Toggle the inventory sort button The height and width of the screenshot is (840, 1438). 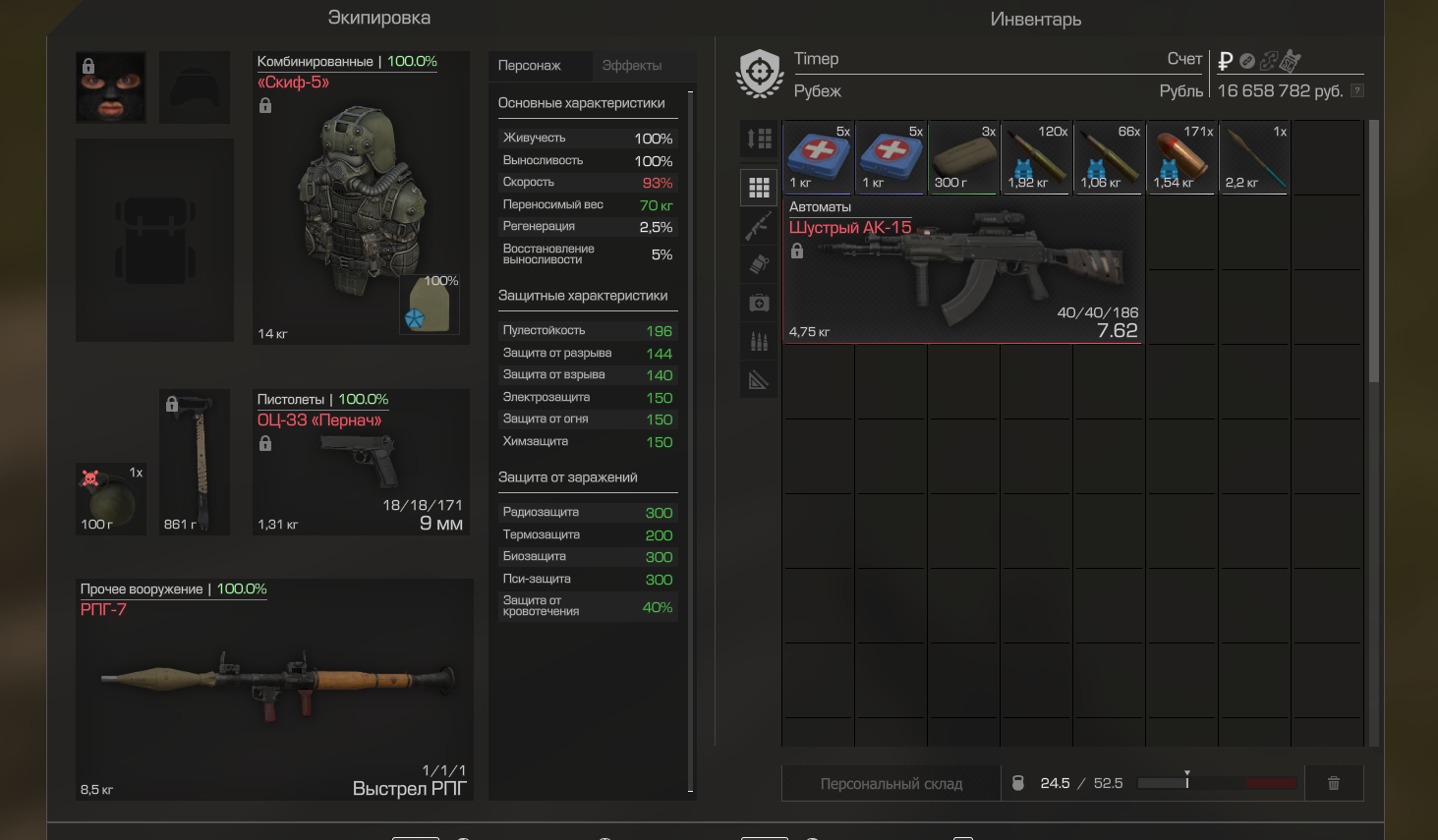point(759,139)
